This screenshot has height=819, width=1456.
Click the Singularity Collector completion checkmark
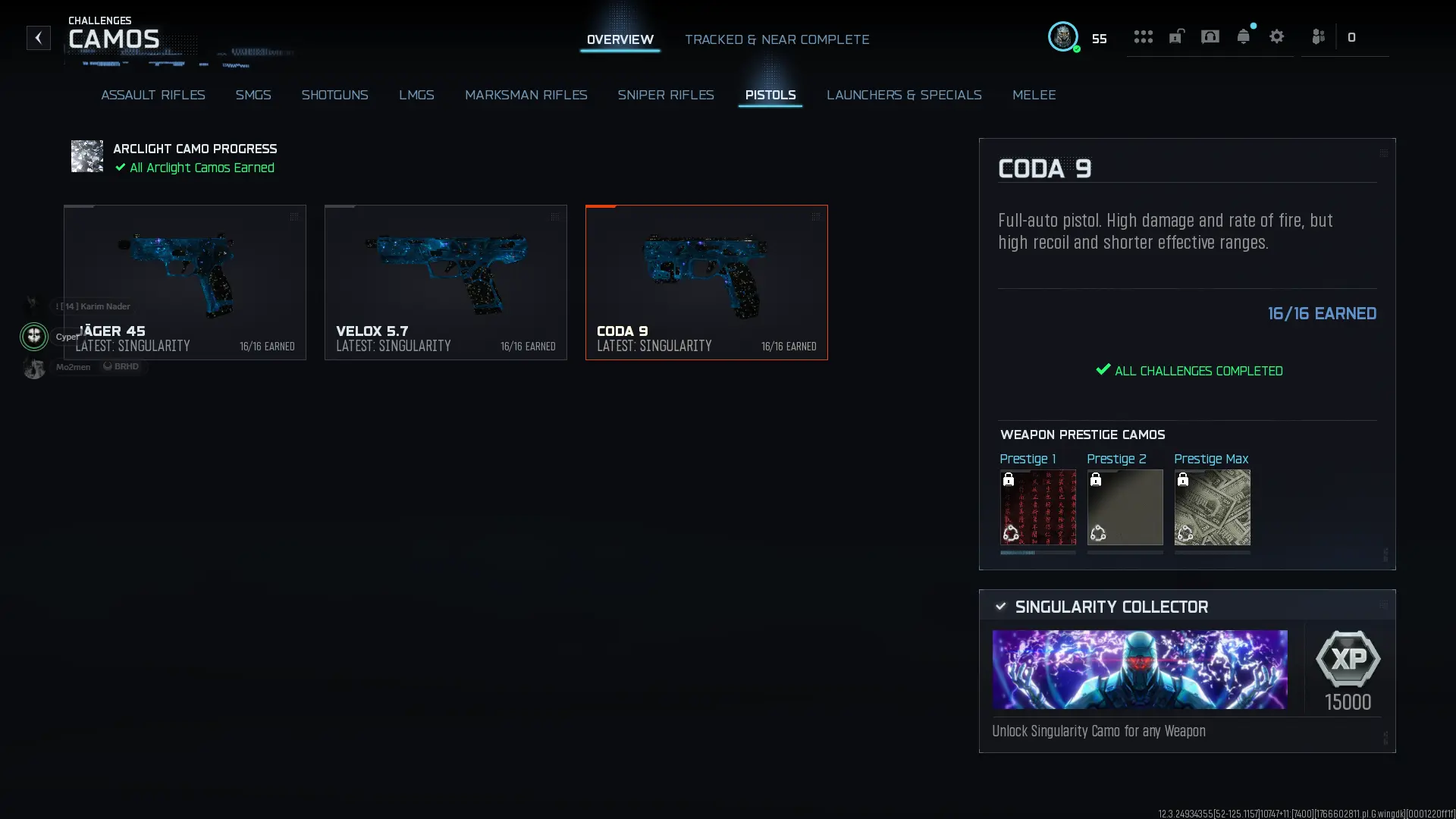[999, 606]
